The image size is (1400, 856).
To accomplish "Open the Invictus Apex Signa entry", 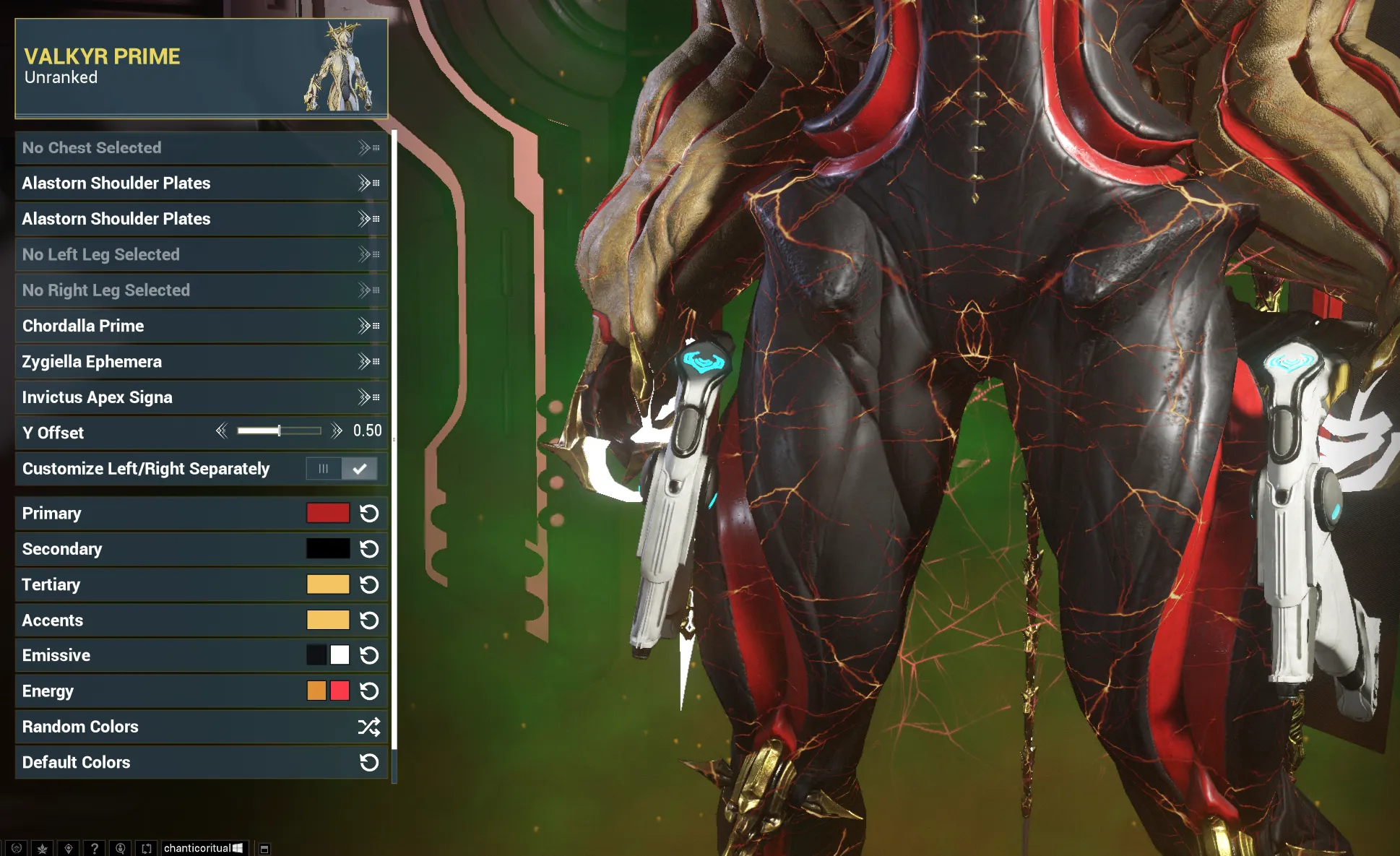I will coord(201,397).
